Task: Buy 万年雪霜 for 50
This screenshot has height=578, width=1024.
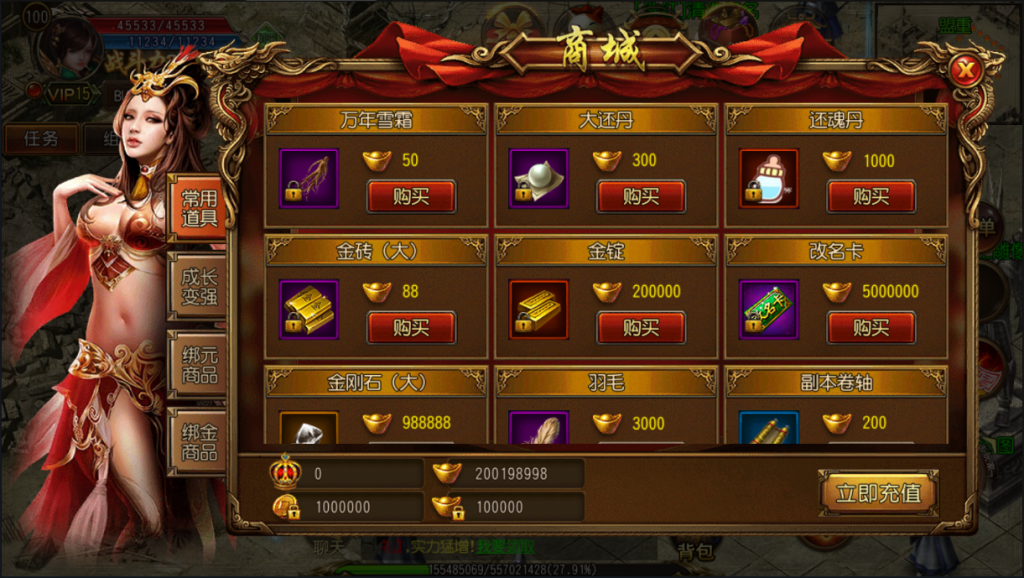Action: point(411,196)
